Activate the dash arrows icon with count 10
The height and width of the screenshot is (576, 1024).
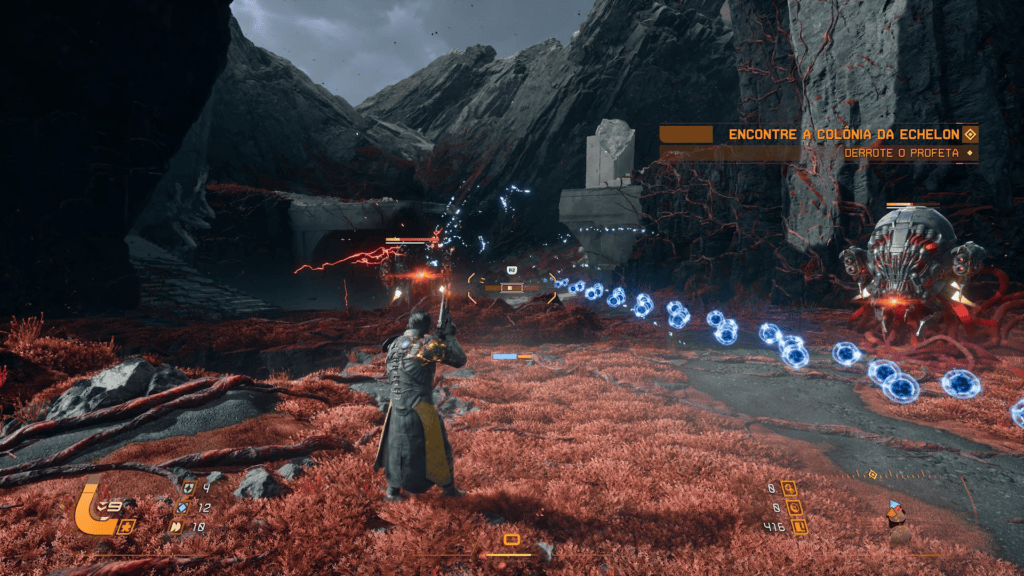click(179, 526)
